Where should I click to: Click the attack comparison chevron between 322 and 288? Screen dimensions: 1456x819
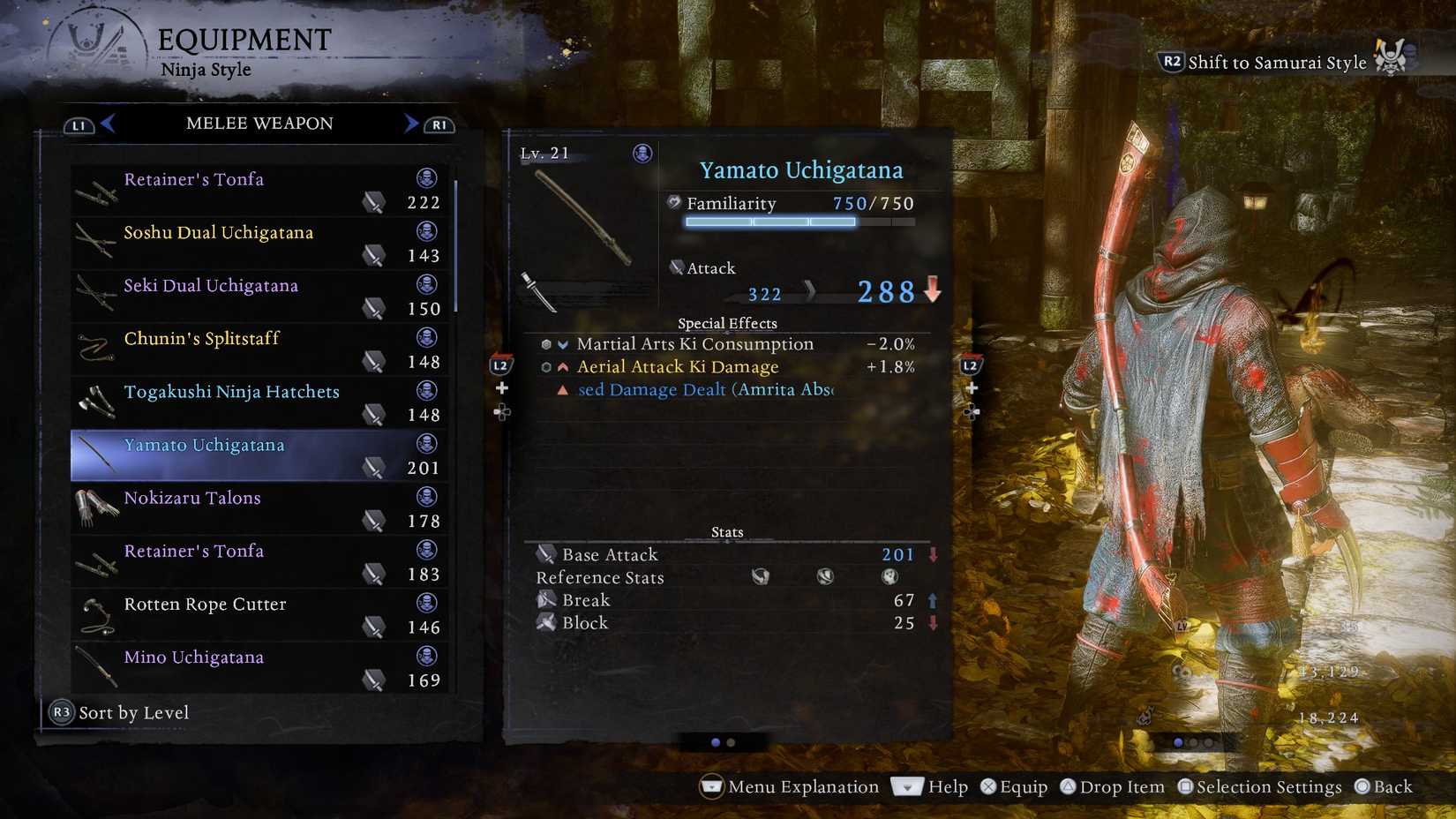pyautogui.click(x=809, y=291)
